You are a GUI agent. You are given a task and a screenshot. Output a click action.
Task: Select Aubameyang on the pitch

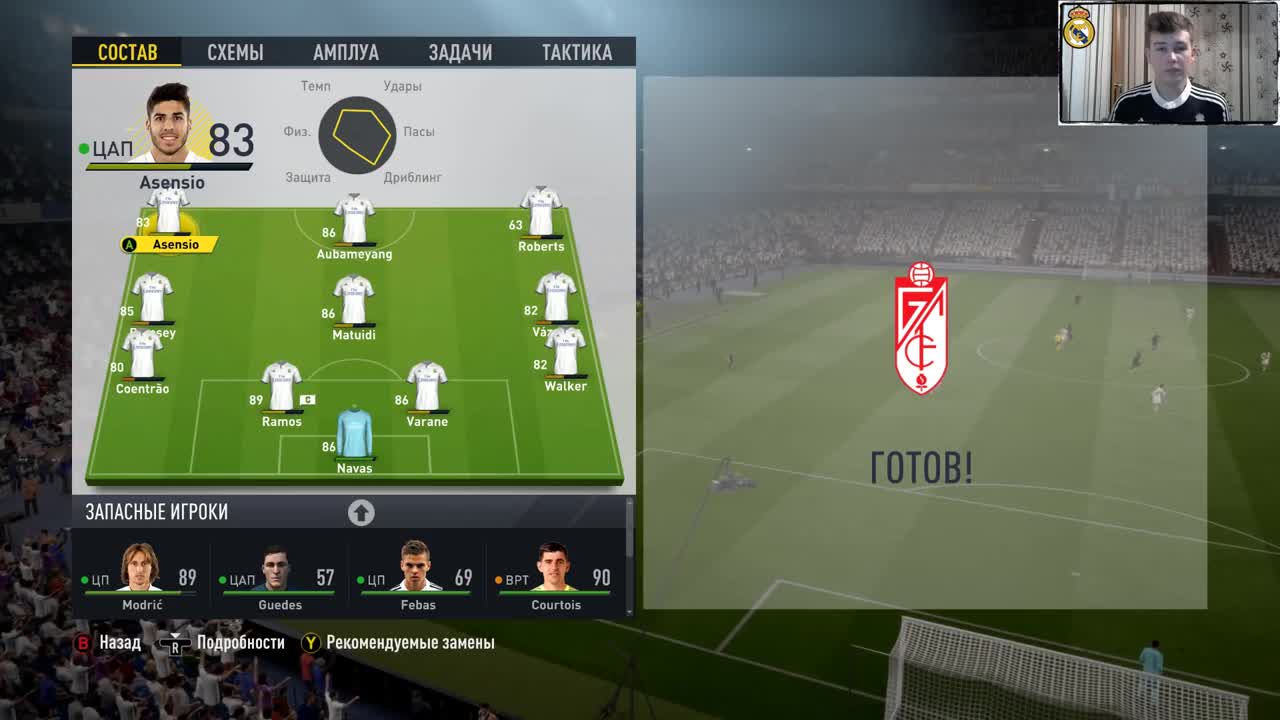[x=354, y=220]
